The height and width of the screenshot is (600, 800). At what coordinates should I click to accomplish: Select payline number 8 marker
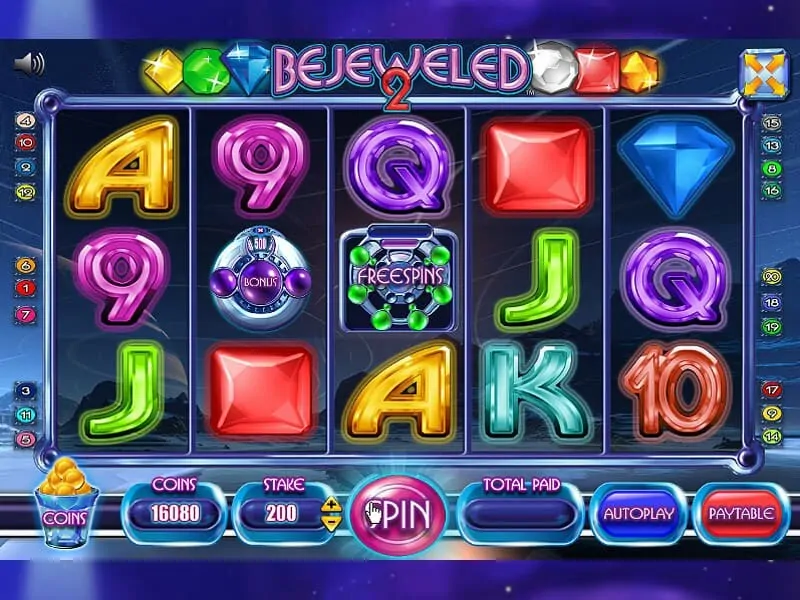click(x=771, y=169)
